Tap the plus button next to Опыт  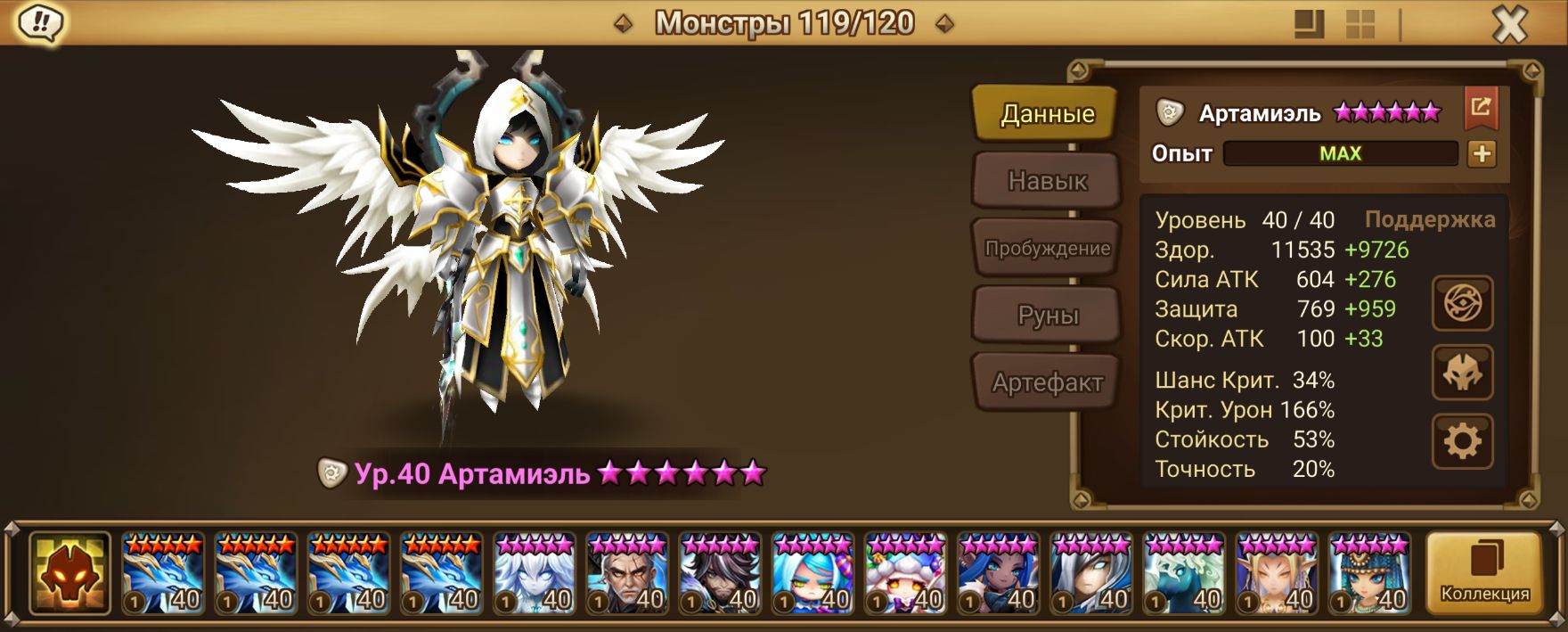[x=1482, y=154]
